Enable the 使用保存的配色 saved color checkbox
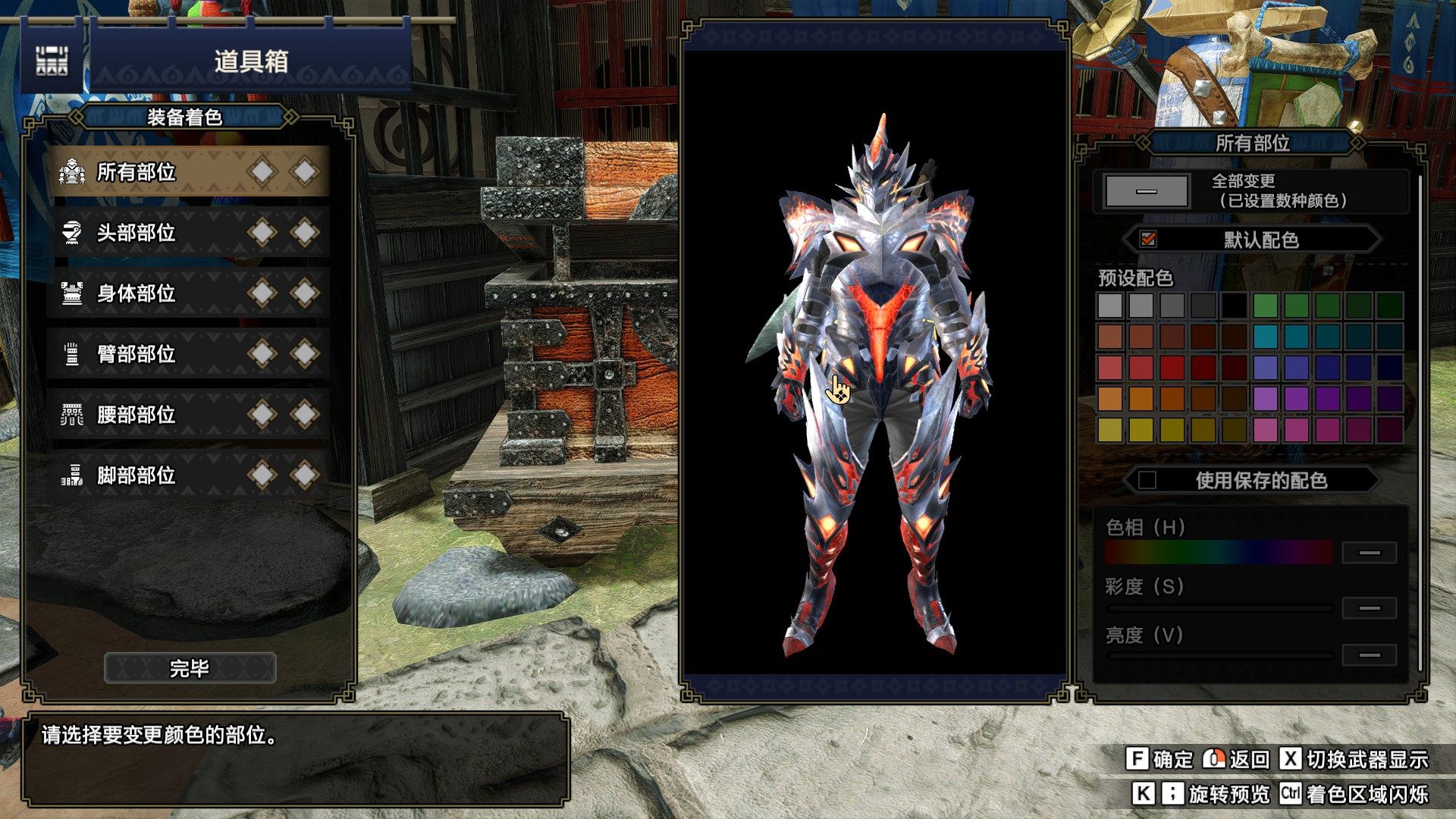 pyautogui.click(x=1147, y=480)
